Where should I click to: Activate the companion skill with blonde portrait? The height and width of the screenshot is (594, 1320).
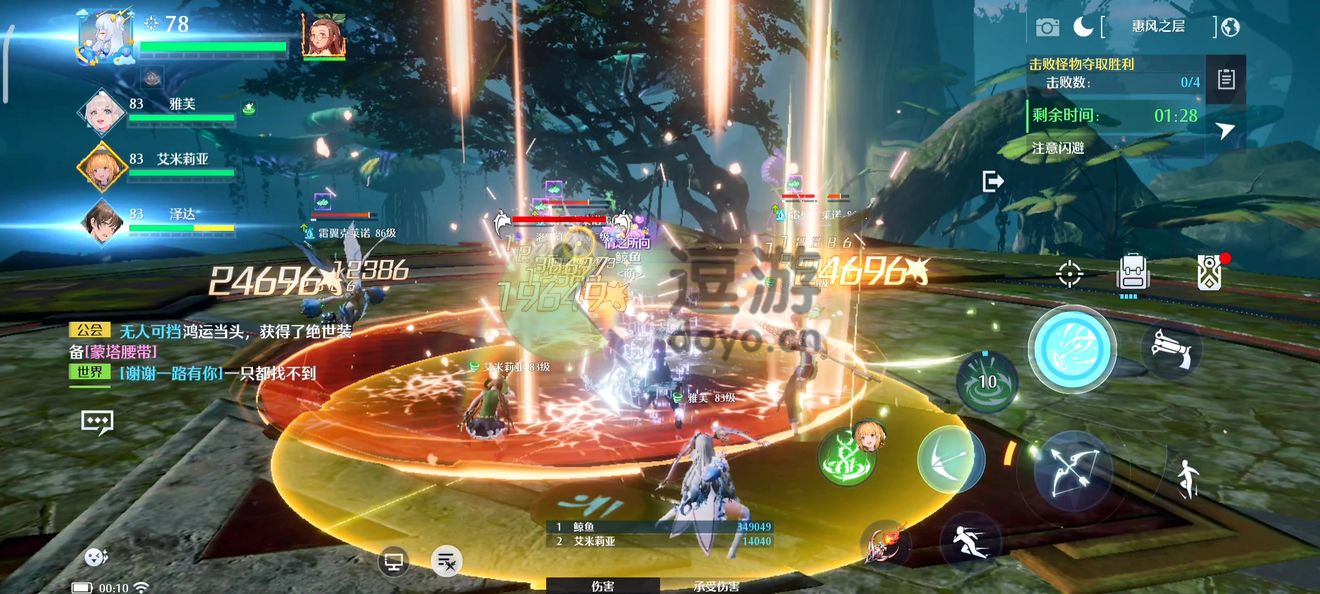coord(851,455)
